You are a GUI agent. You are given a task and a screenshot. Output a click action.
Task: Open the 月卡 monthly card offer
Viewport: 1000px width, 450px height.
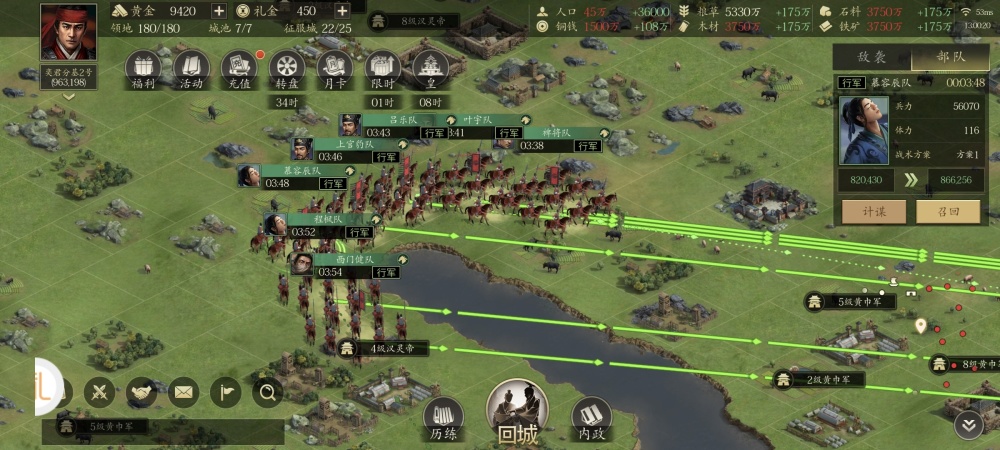(x=334, y=69)
